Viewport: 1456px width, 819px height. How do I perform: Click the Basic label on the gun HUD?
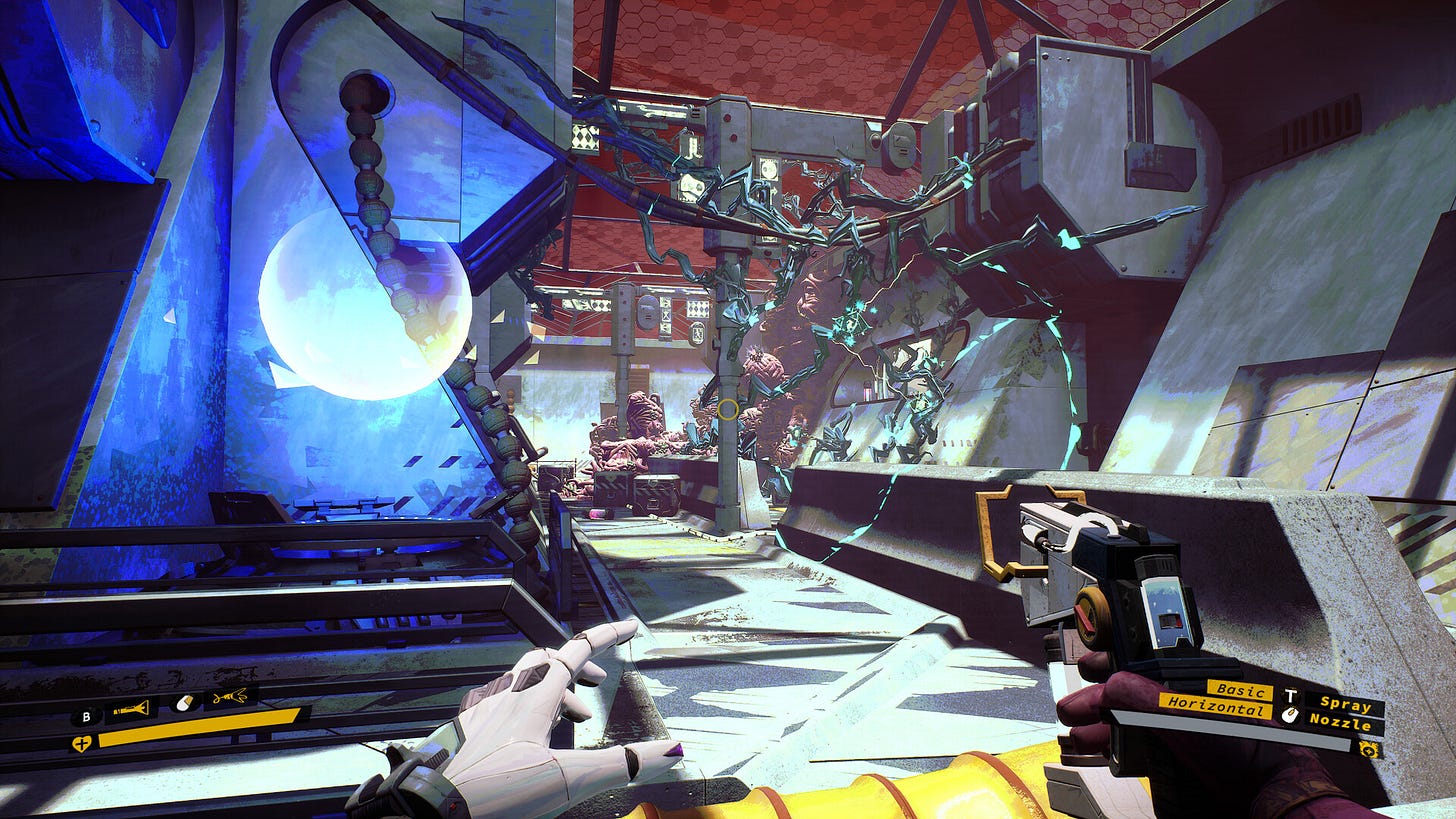tap(1241, 691)
